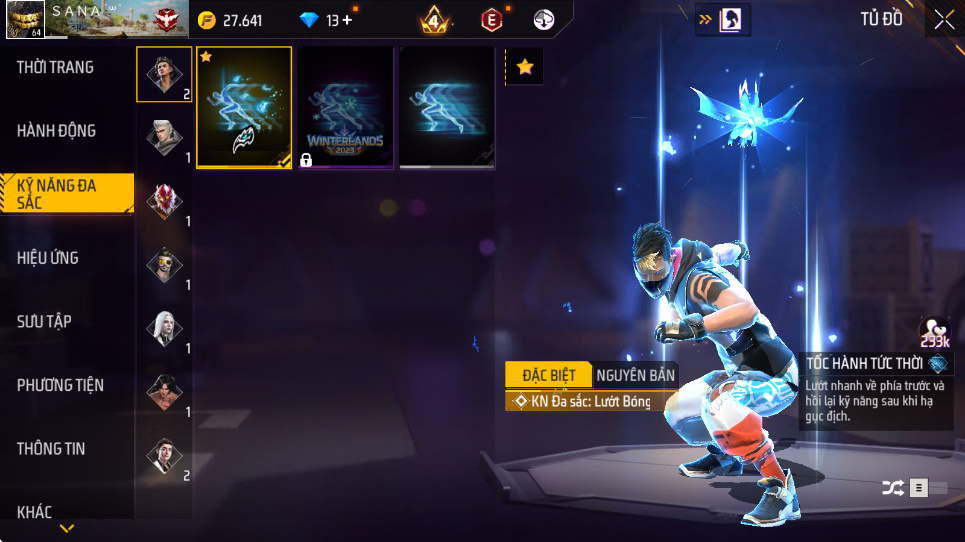Choose the white-haired female character portrait
The height and width of the screenshot is (542, 965).
[164, 328]
